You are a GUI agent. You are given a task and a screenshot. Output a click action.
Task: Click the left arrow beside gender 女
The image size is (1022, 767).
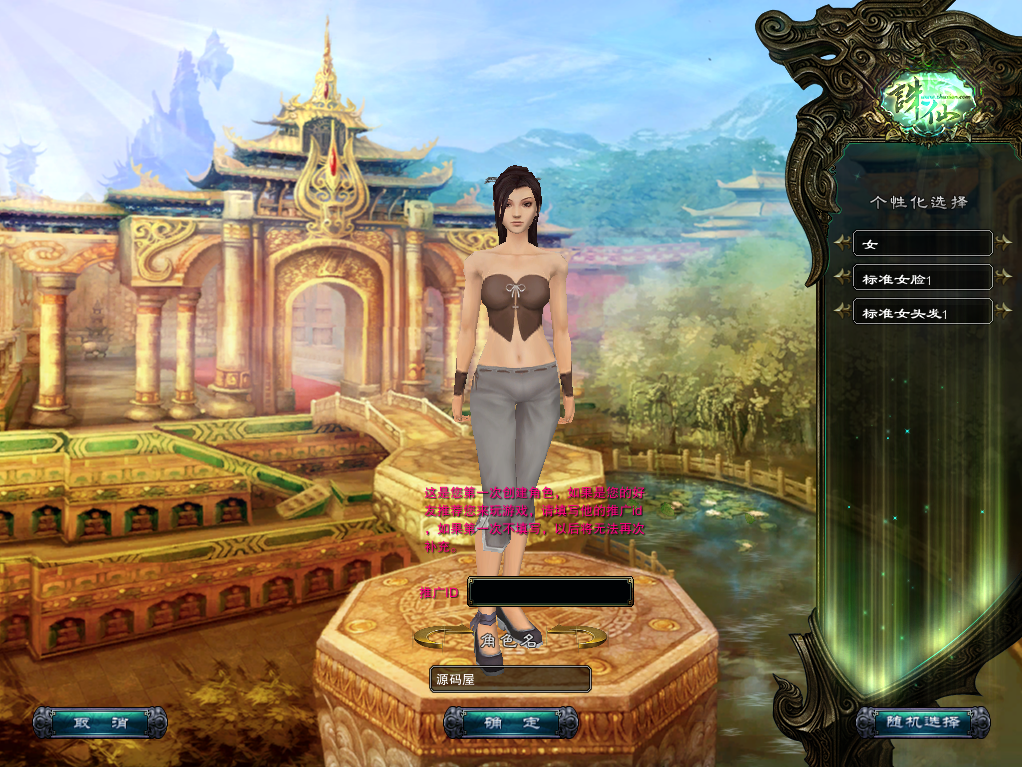(843, 243)
